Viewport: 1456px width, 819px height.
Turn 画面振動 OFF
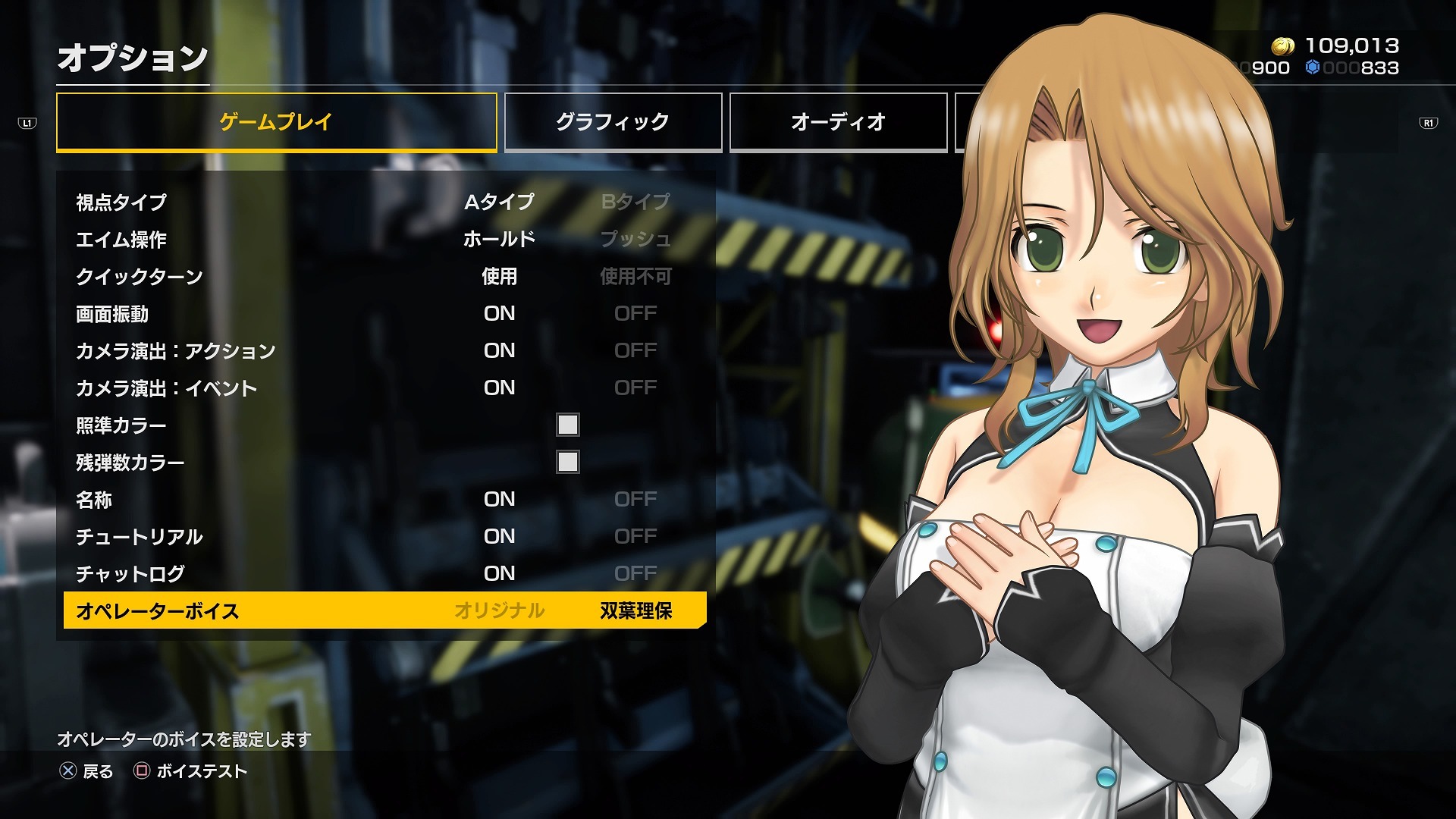[635, 313]
